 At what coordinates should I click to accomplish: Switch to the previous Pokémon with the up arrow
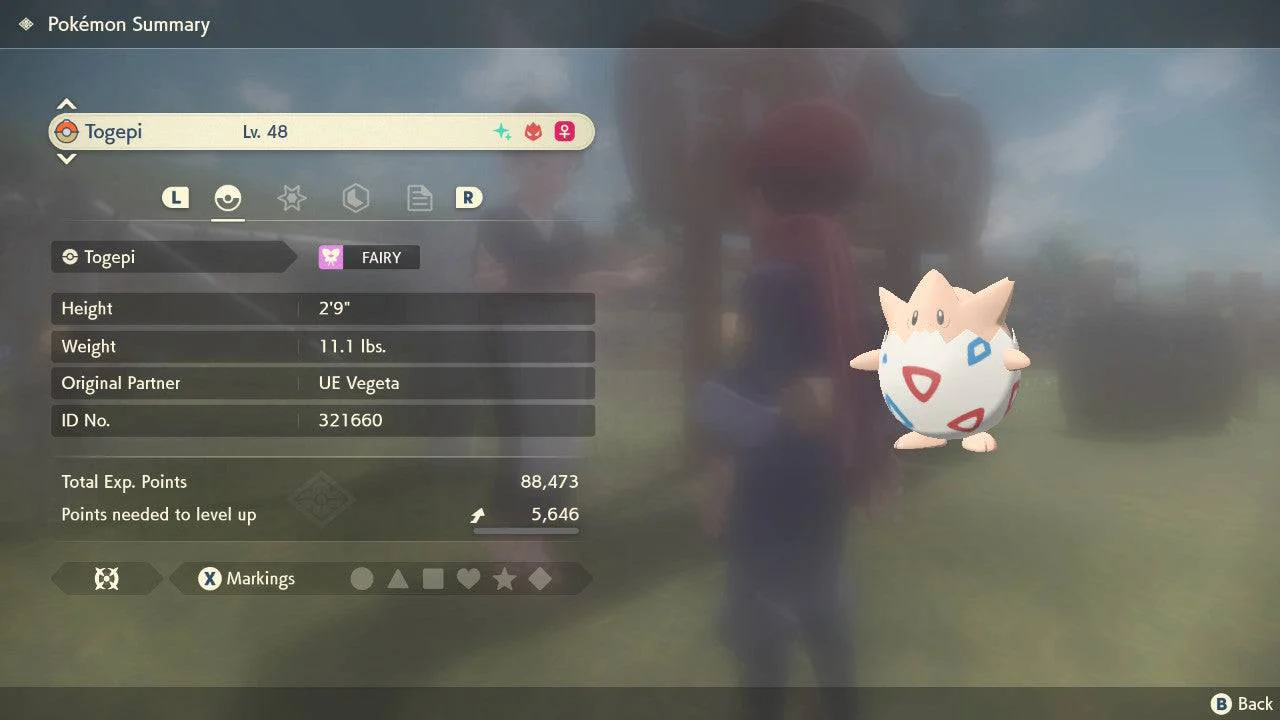pyautogui.click(x=66, y=104)
